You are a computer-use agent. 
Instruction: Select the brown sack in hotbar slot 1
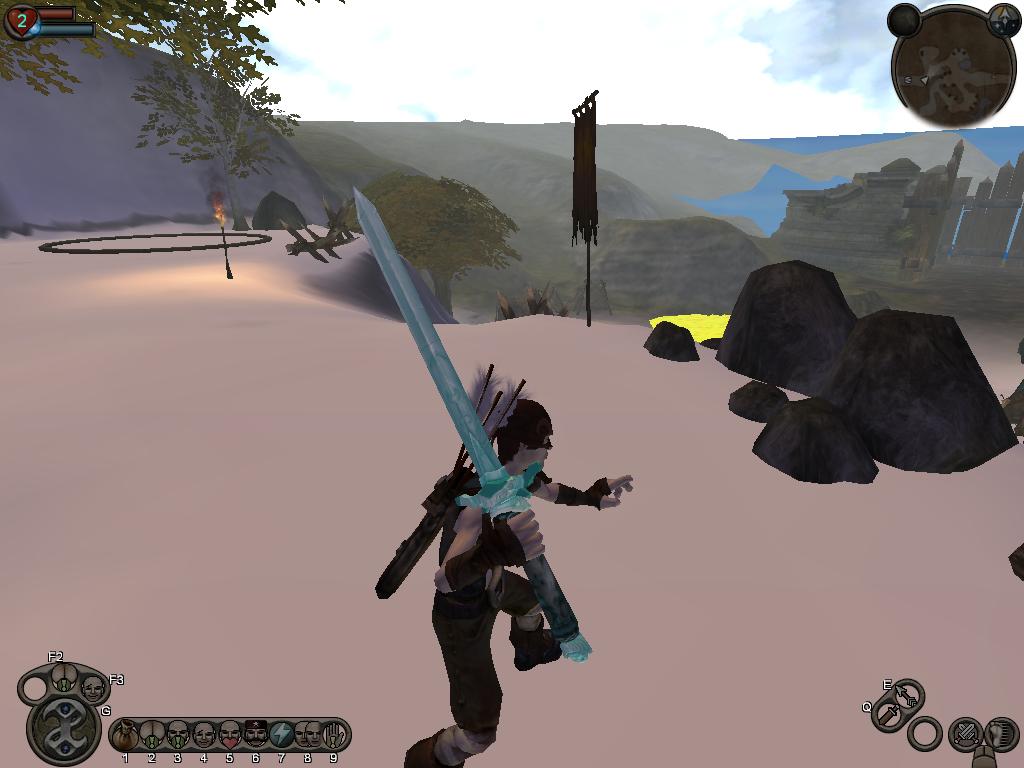pyautogui.click(x=125, y=736)
